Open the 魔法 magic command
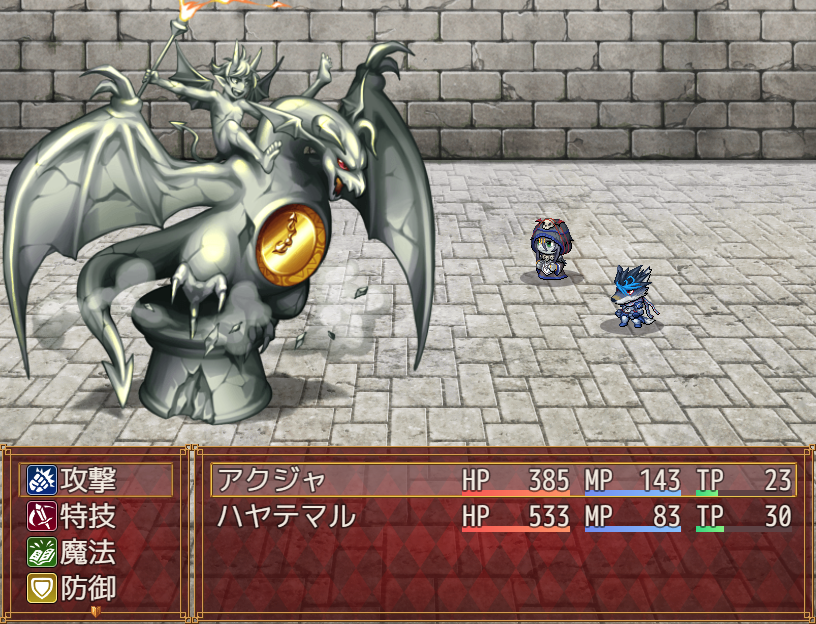816x624 pixels. tap(96, 552)
